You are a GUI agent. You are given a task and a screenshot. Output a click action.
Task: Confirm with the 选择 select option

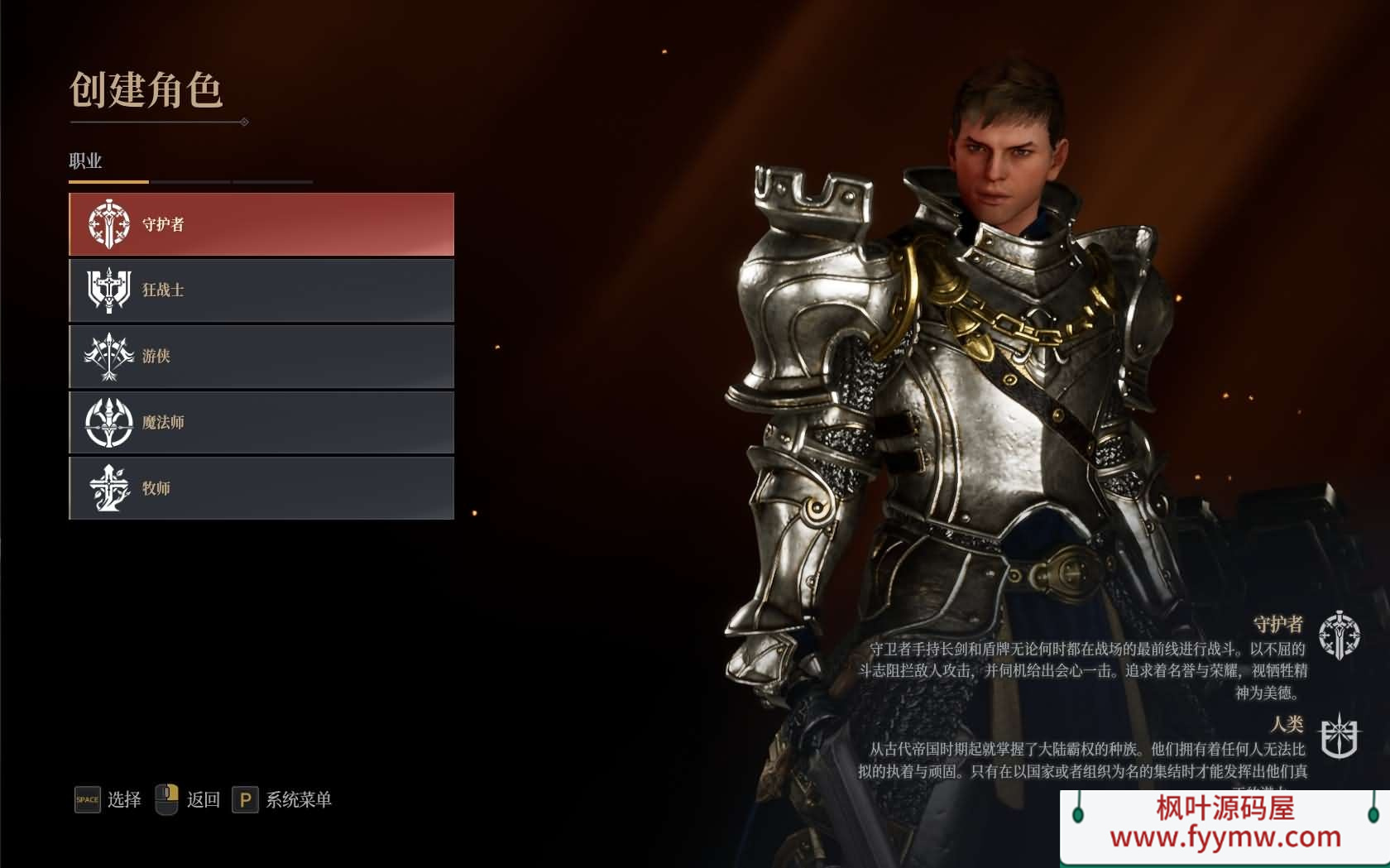[108, 799]
